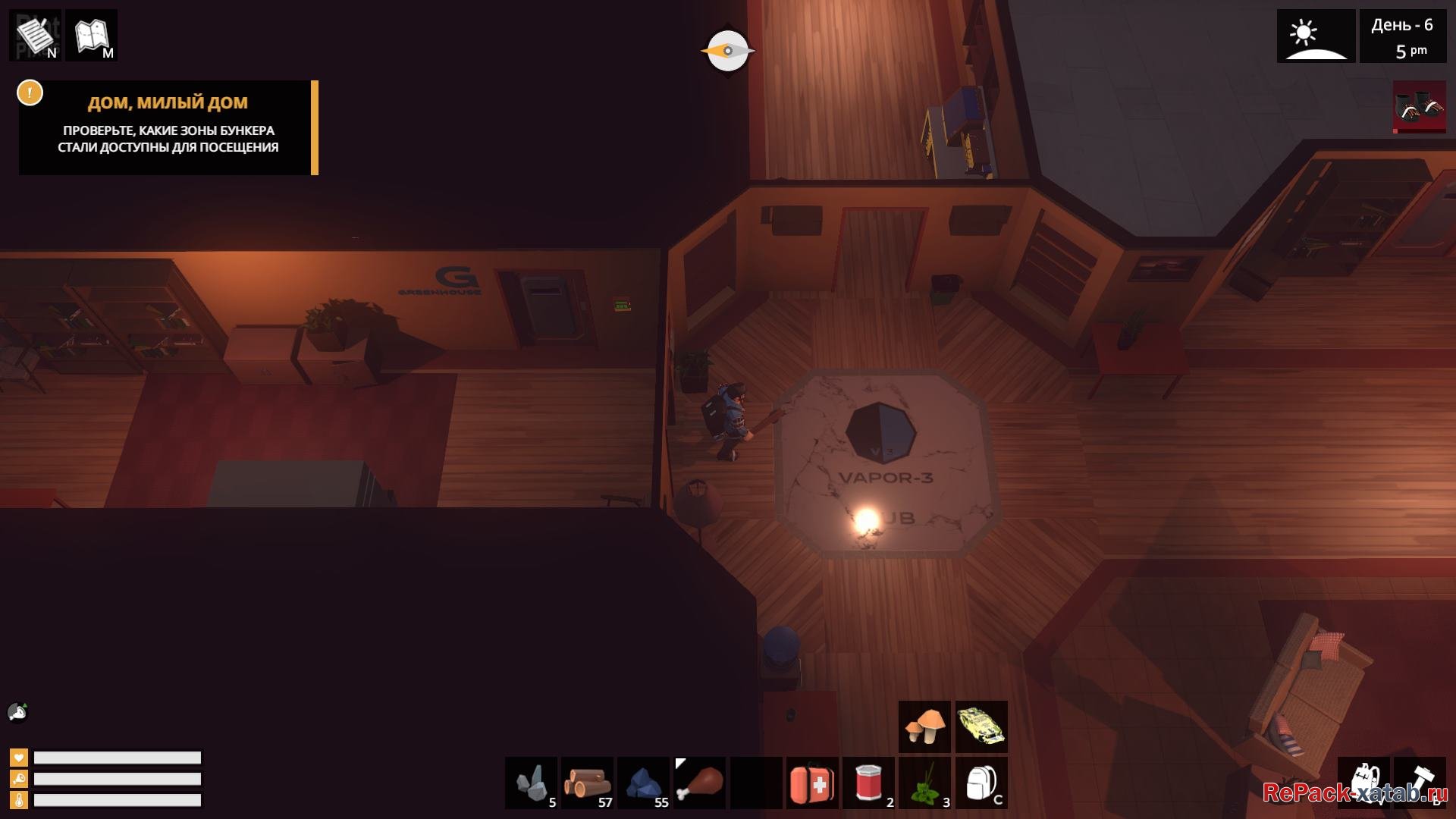Pick the meat drumstick slot
The width and height of the screenshot is (1456, 819).
(x=700, y=783)
